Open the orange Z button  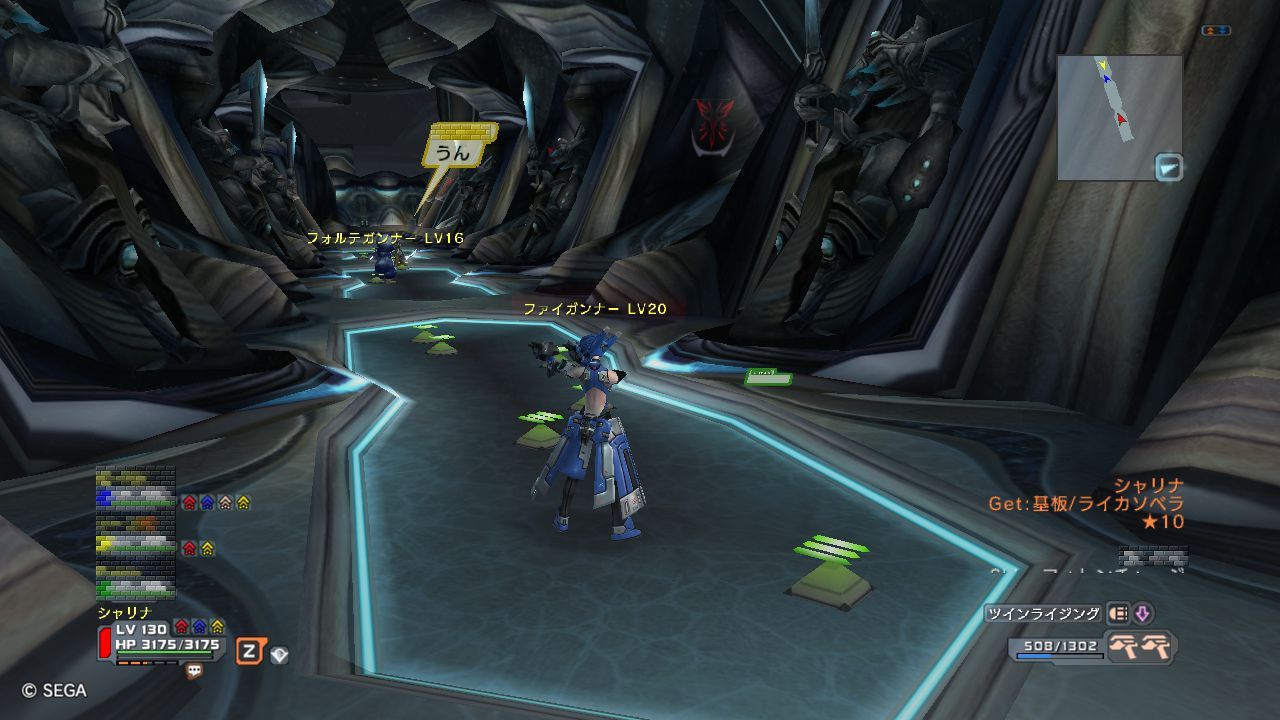(x=249, y=653)
